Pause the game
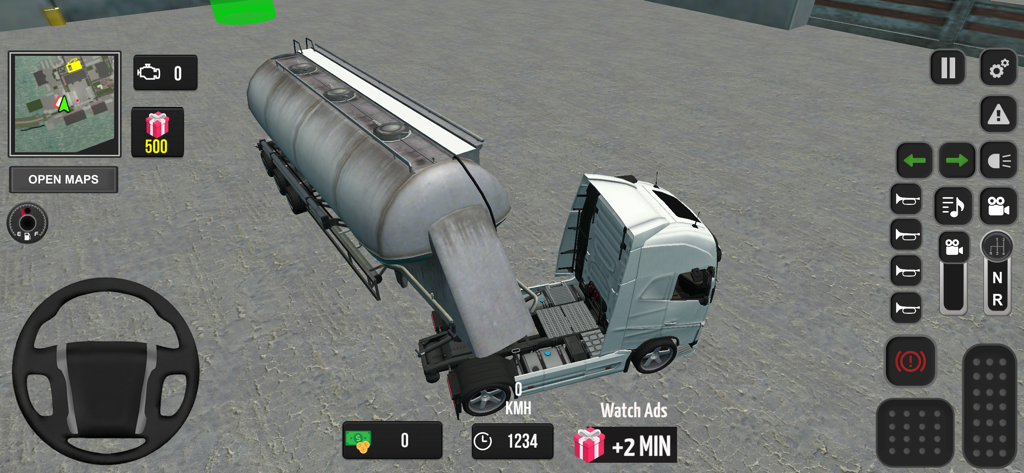 tap(947, 68)
